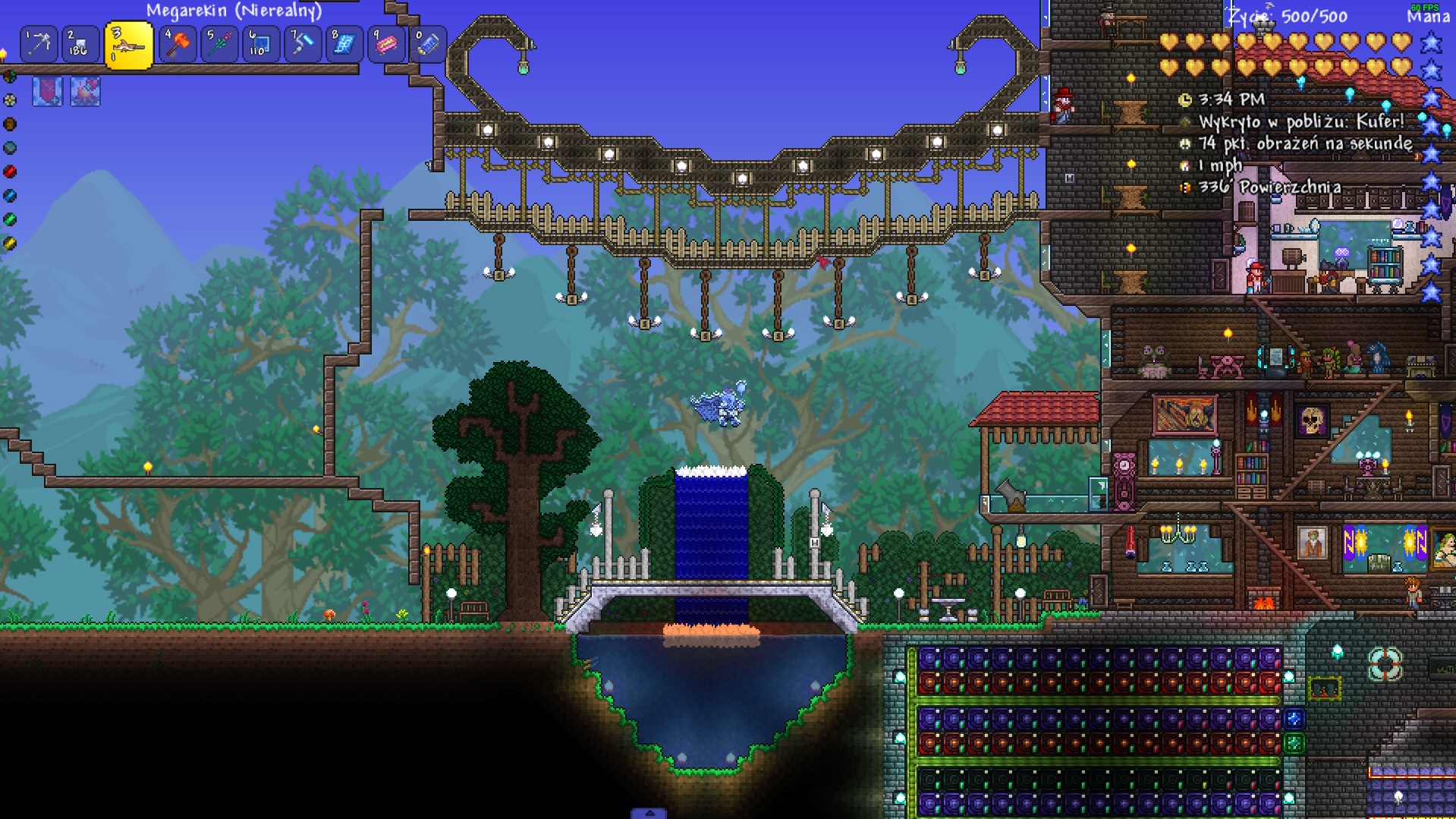Click the clock icon beside 3:34 PM
Screen dimensions: 1456x819
[x=1184, y=99]
